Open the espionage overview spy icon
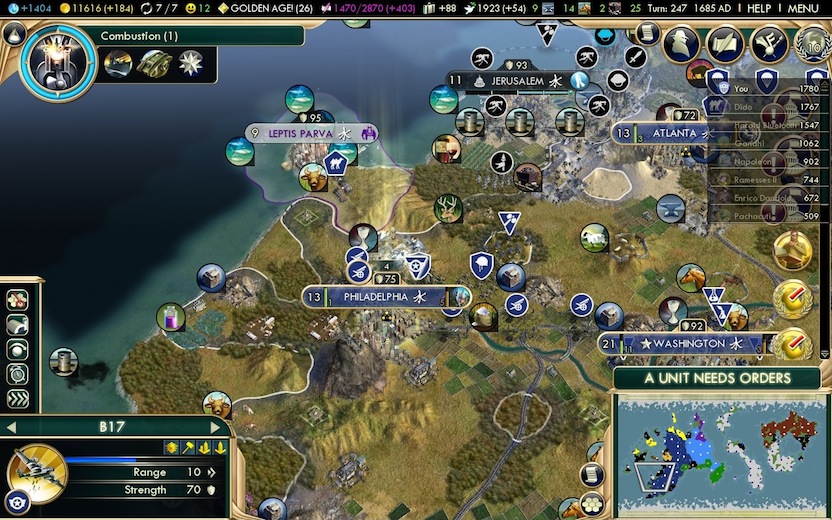The width and height of the screenshot is (832, 520). [x=682, y=44]
